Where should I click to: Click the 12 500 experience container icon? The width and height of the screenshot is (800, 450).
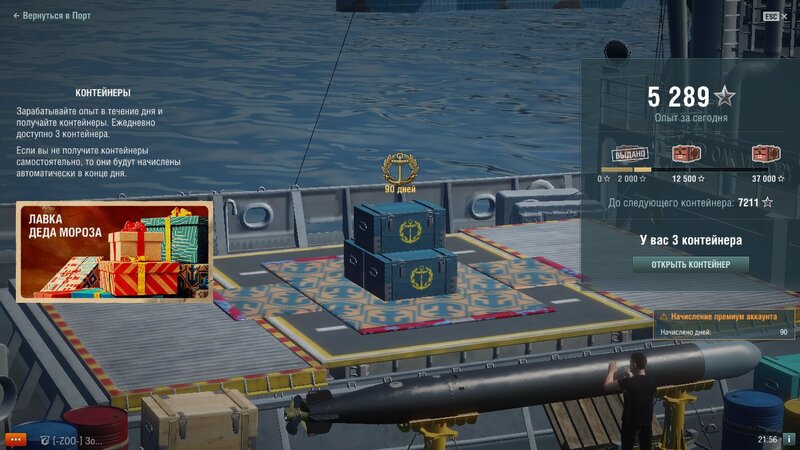pyautogui.click(x=686, y=155)
